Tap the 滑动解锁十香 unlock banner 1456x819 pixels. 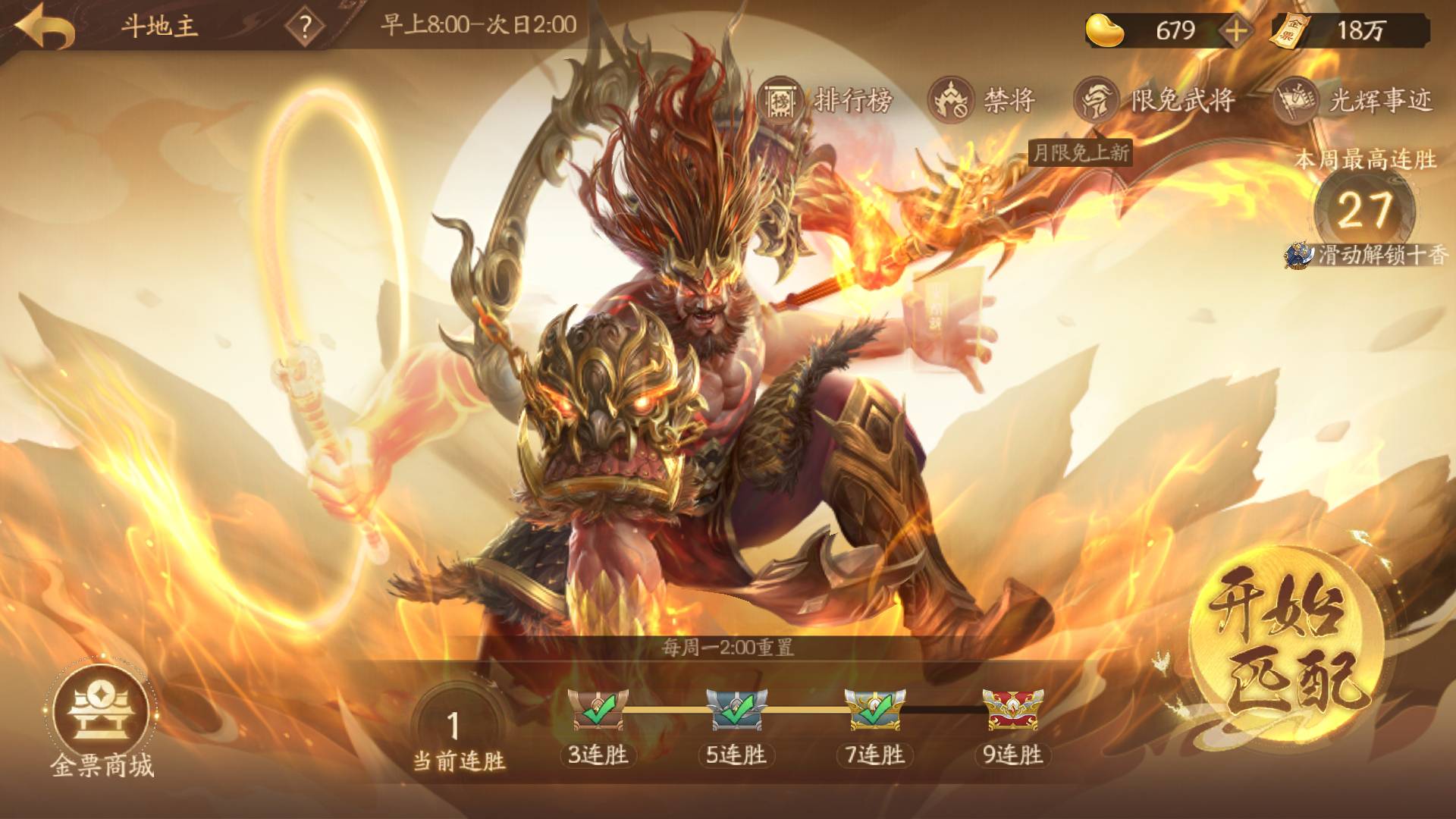[1367, 256]
